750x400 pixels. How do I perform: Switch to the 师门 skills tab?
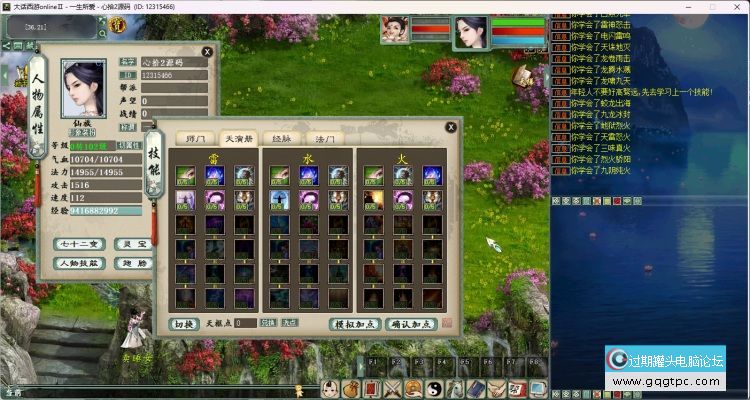coord(190,139)
